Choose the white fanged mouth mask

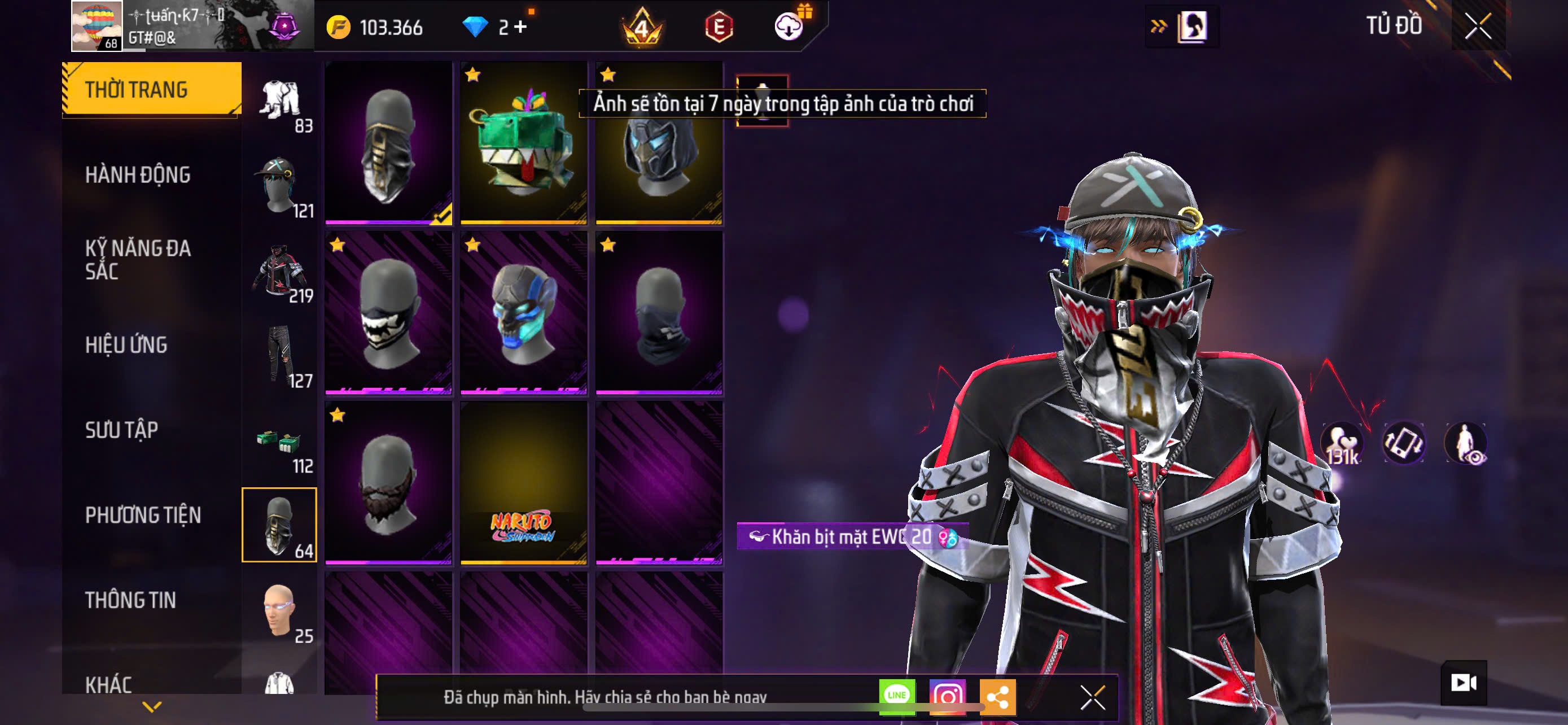[x=388, y=313]
